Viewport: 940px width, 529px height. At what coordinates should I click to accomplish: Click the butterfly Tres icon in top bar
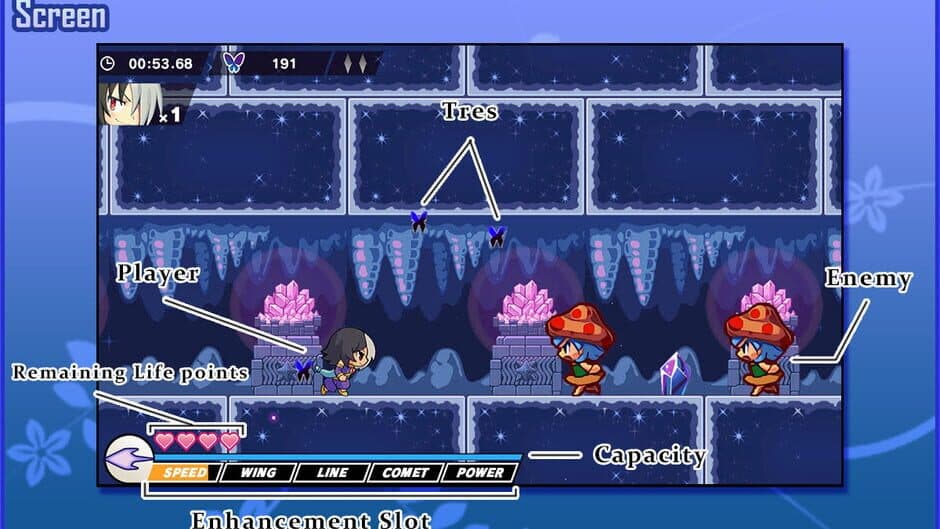(x=234, y=63)
